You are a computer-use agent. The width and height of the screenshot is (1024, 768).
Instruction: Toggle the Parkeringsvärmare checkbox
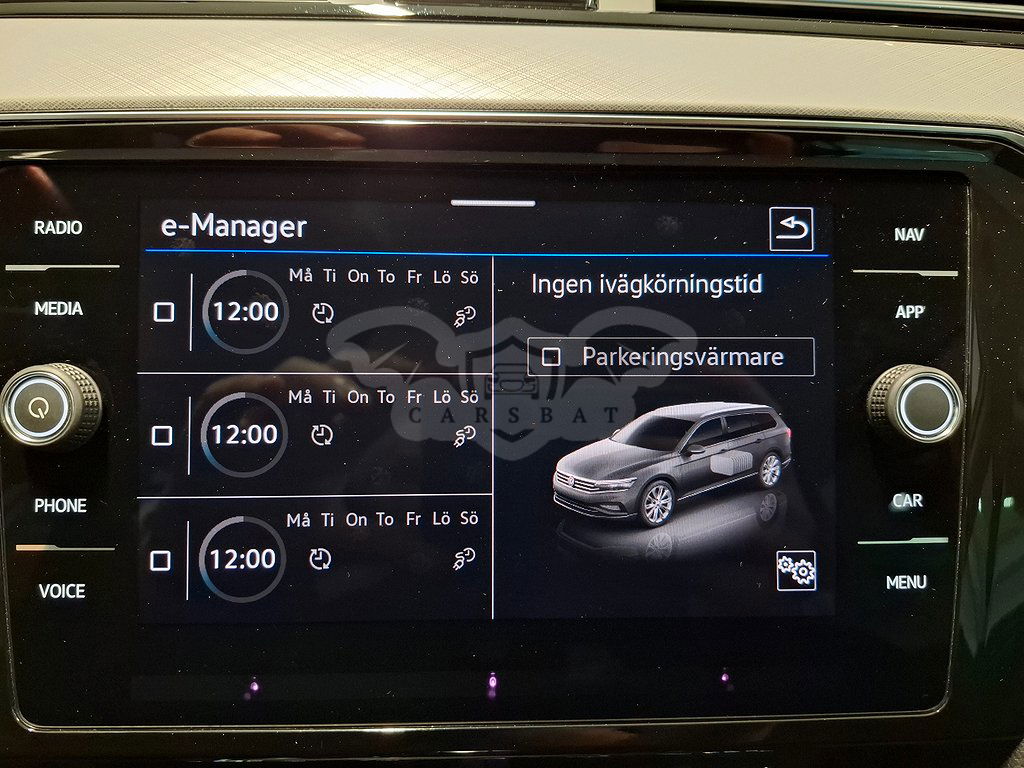click(550, 357)
